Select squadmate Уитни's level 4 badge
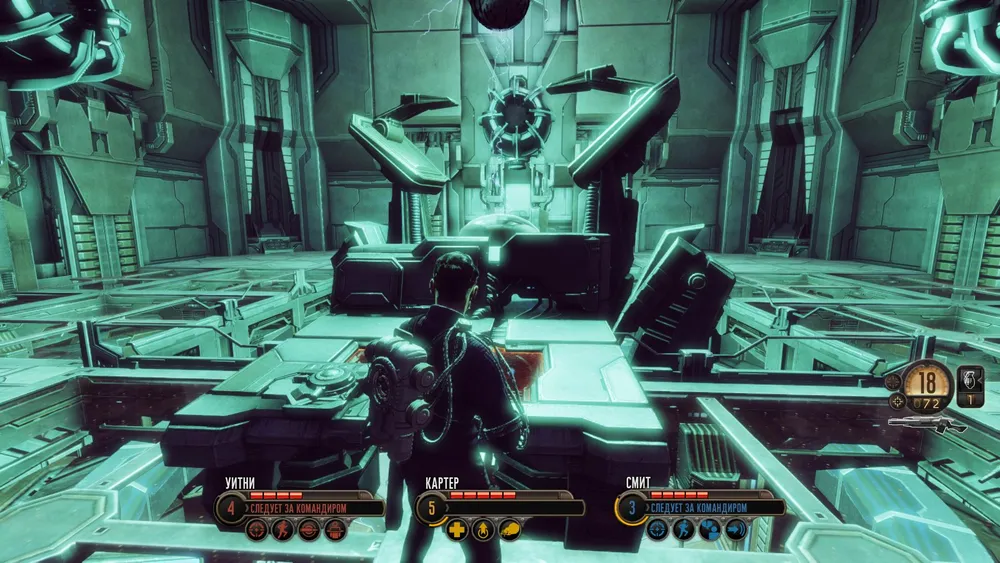 pyautogui.click(x=231, y=508)
